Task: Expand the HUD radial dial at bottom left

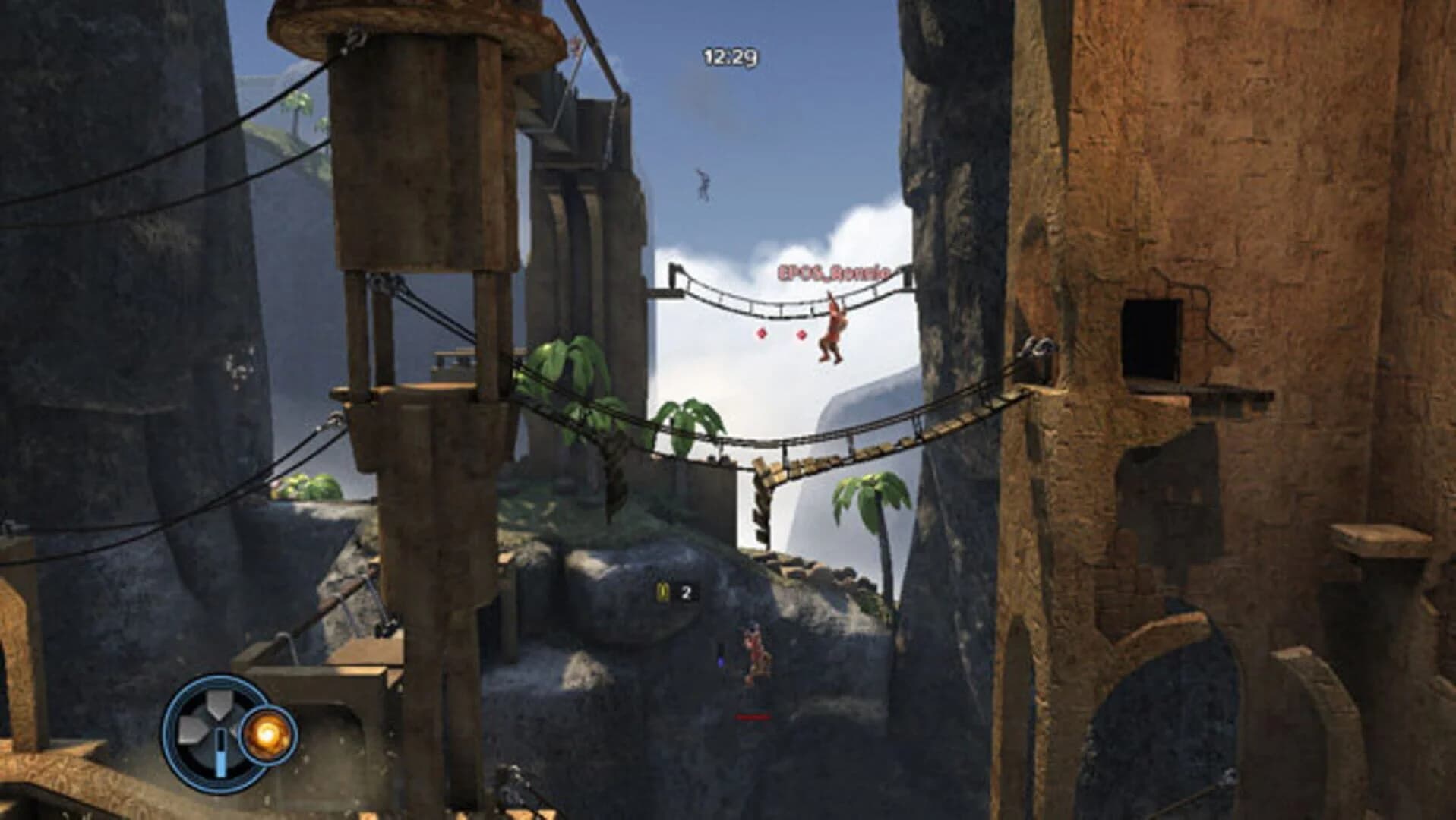Action: [x=213, y=730]
